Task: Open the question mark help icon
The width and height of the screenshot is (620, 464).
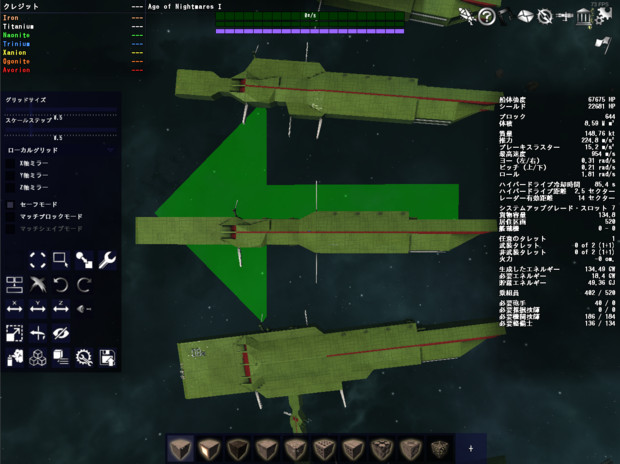Action: tap(487, 16)
